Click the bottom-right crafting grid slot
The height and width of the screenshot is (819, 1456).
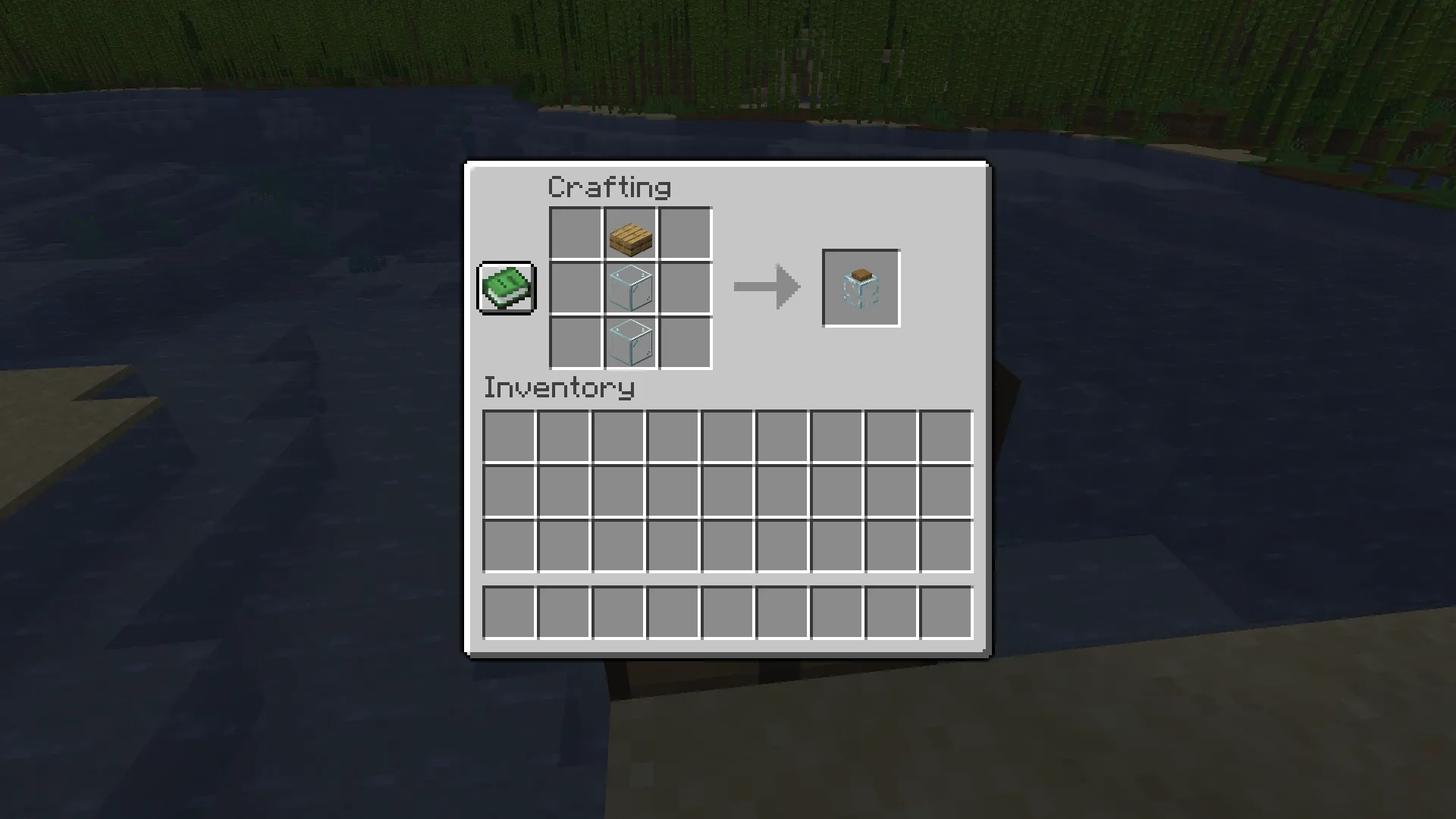point(685,343)
